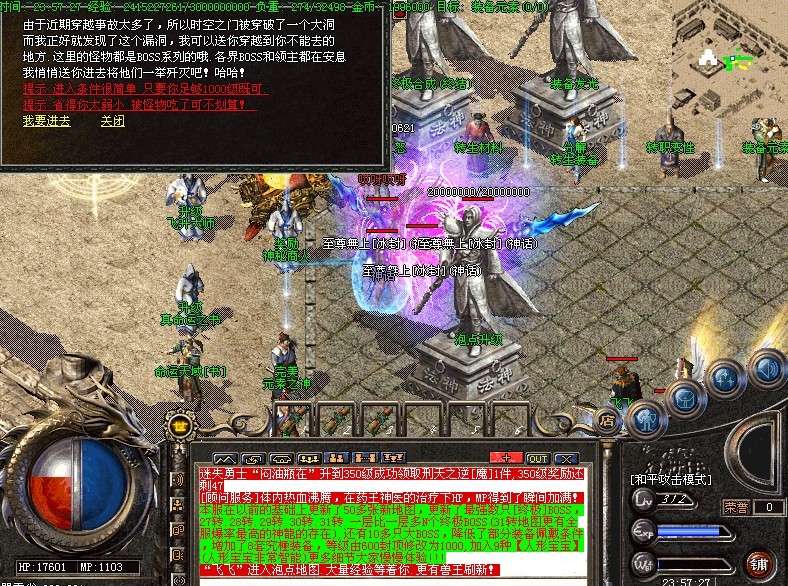
Task: Open the bag cube round button
Action: coord(685,400)
